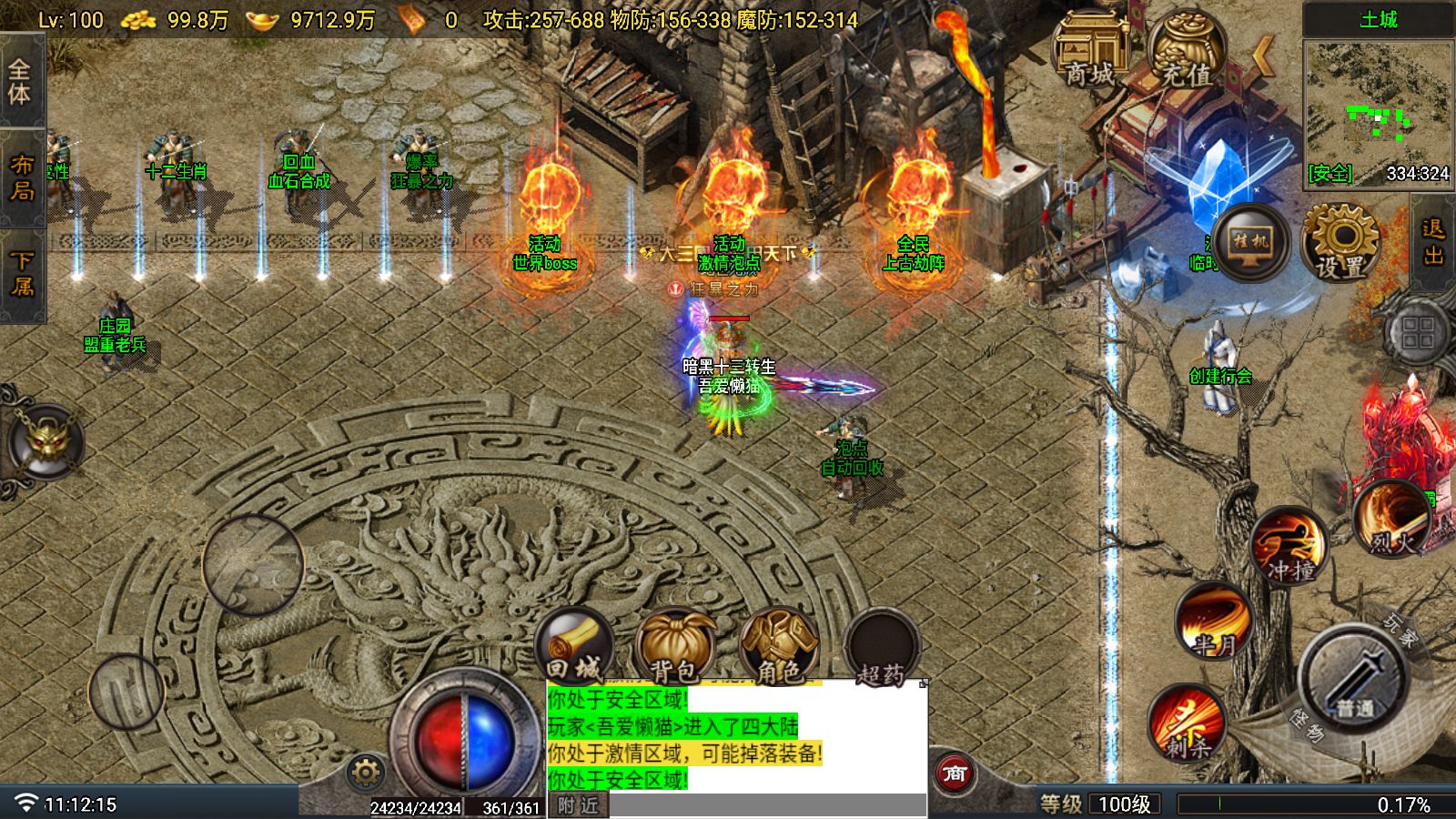Open the 充值 recharge menu
The image size is (1456, 819).
[1187, 52]
